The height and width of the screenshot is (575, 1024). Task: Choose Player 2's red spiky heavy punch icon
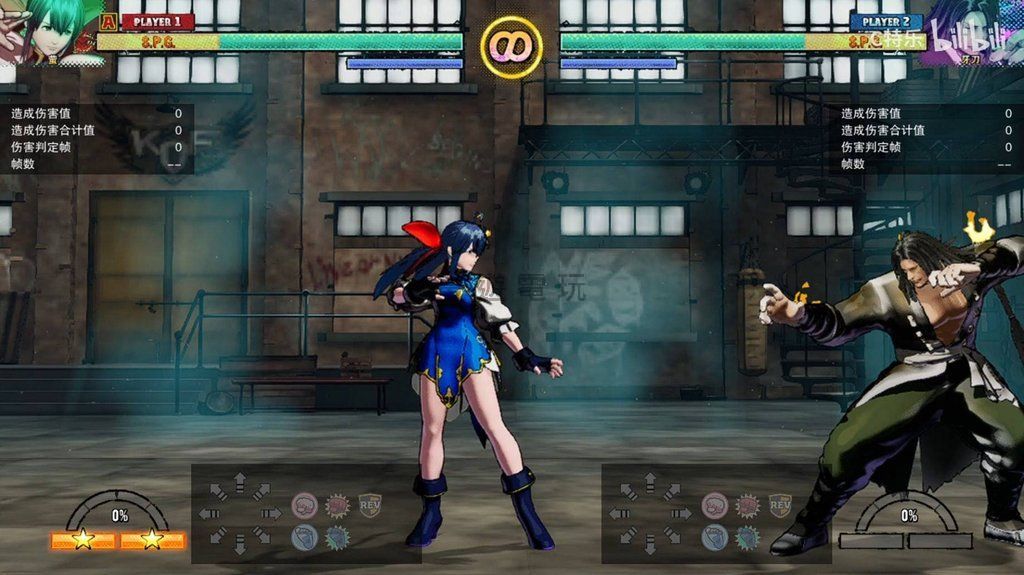point(747,505)
